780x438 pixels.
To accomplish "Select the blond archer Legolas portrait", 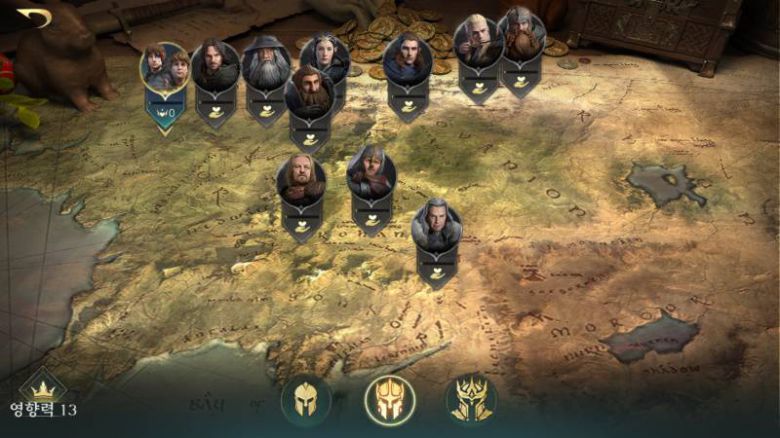I will (x=478, y=42).
